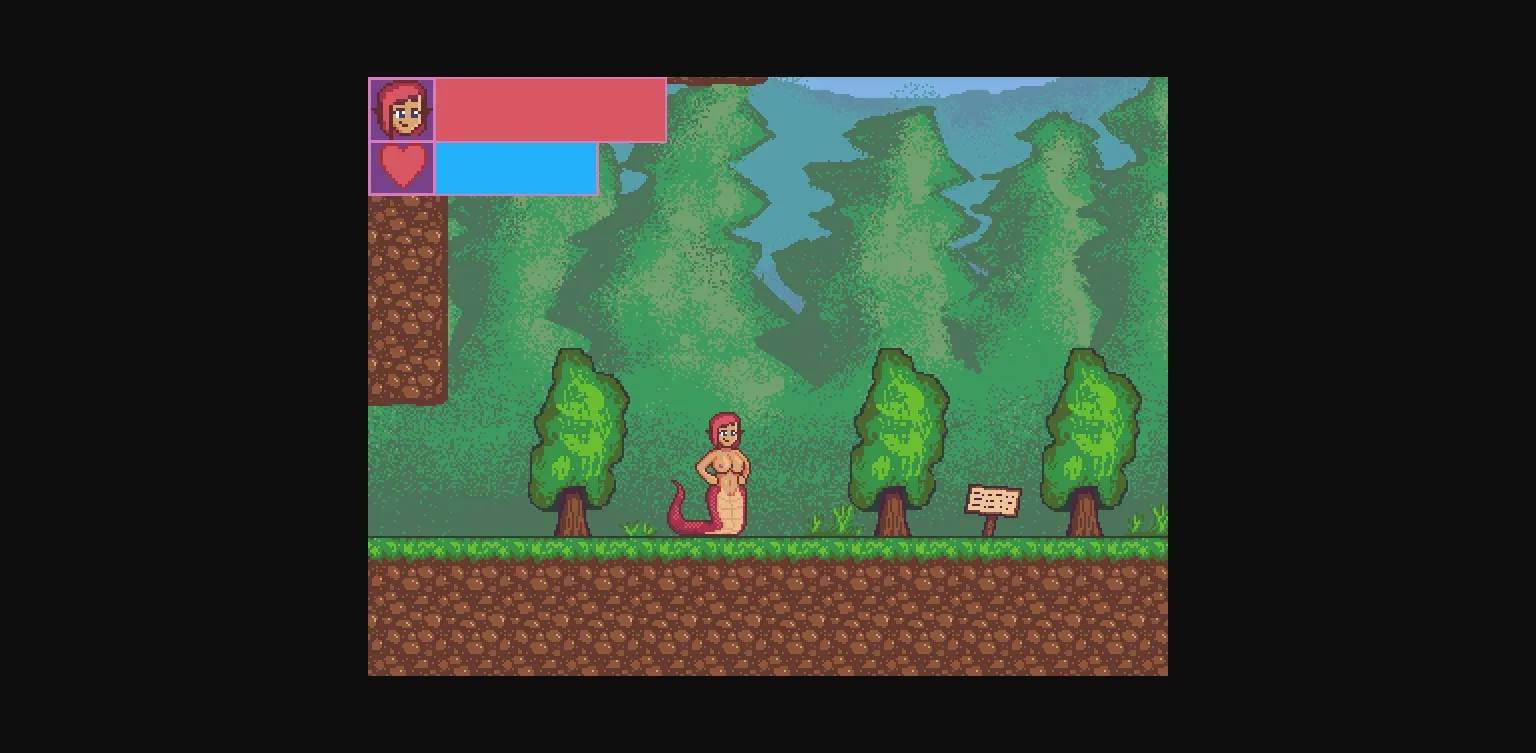Click the grass tuft right of the signpost
The image size is (1536, 753).
click(1135, 525)
